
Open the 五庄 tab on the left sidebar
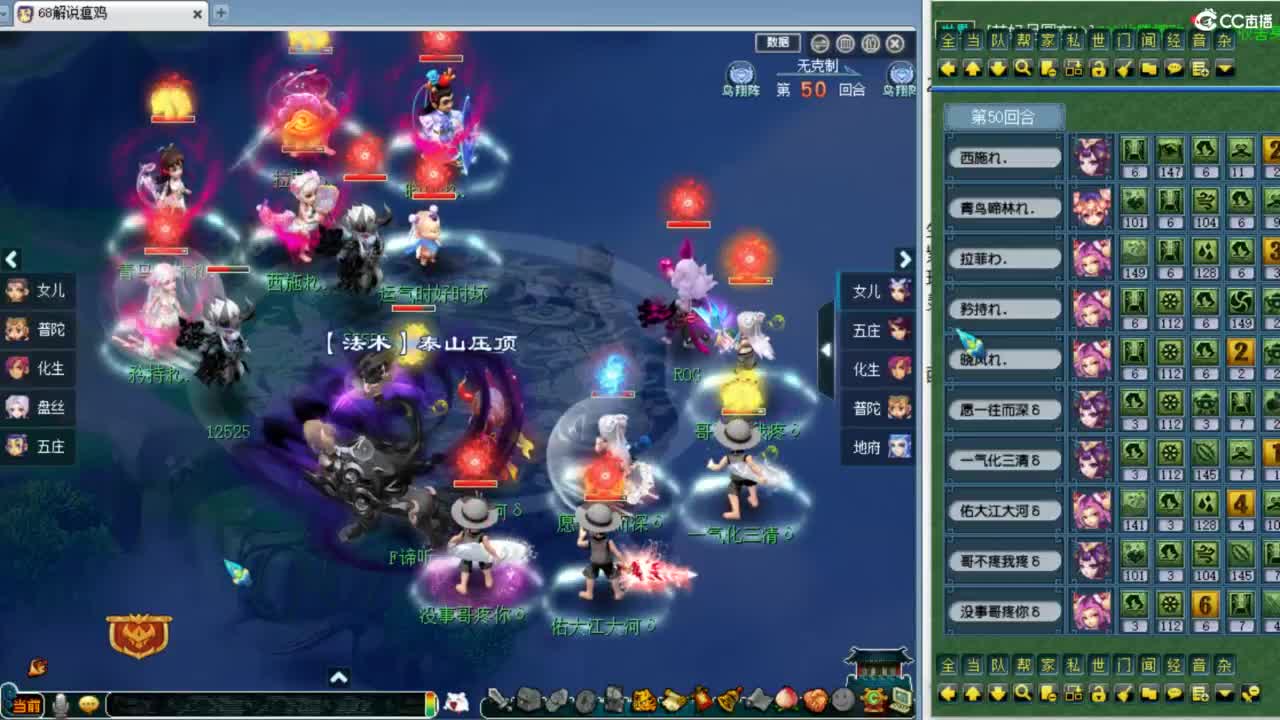pos(38,447)
